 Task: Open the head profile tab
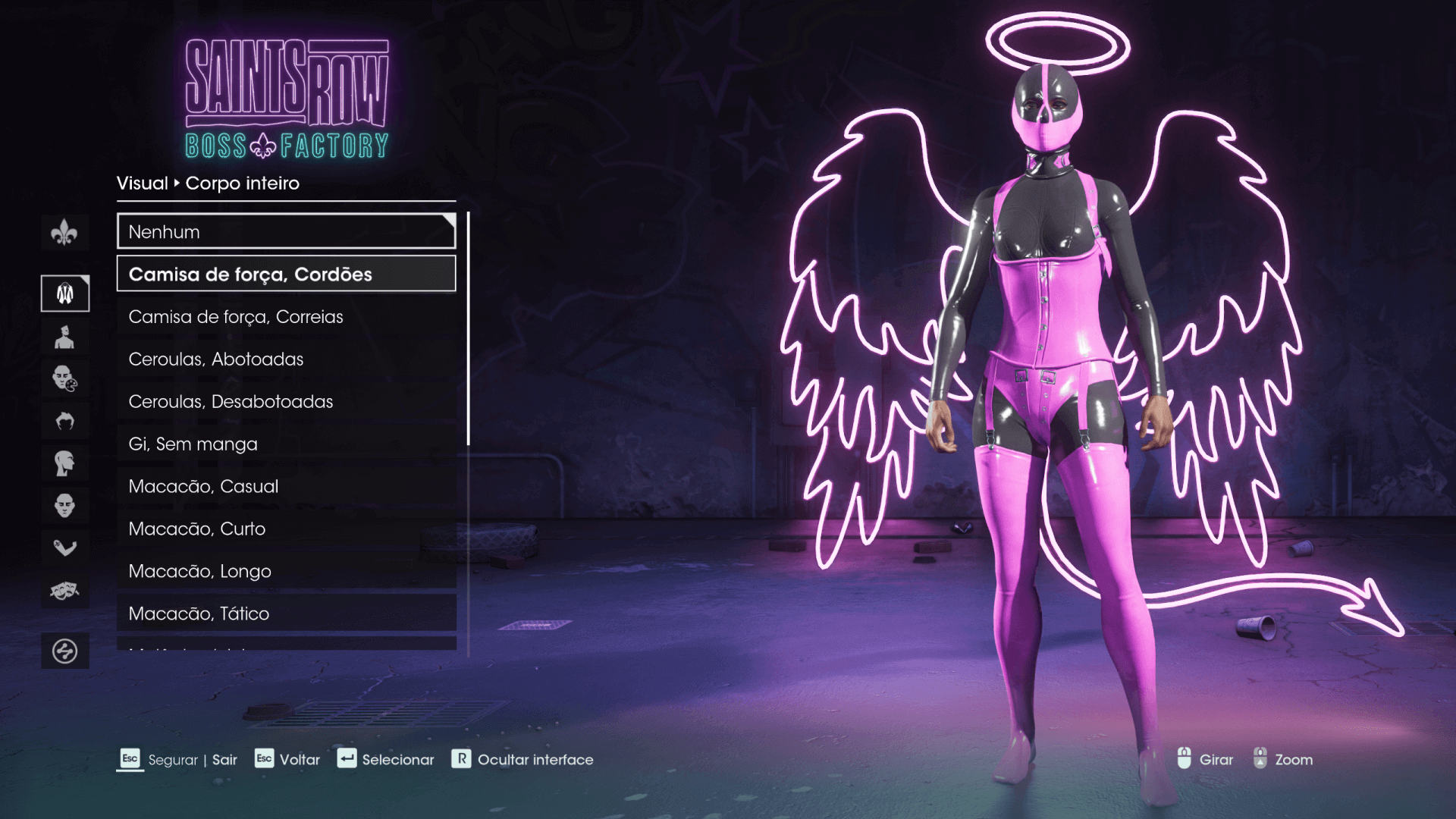64,463
